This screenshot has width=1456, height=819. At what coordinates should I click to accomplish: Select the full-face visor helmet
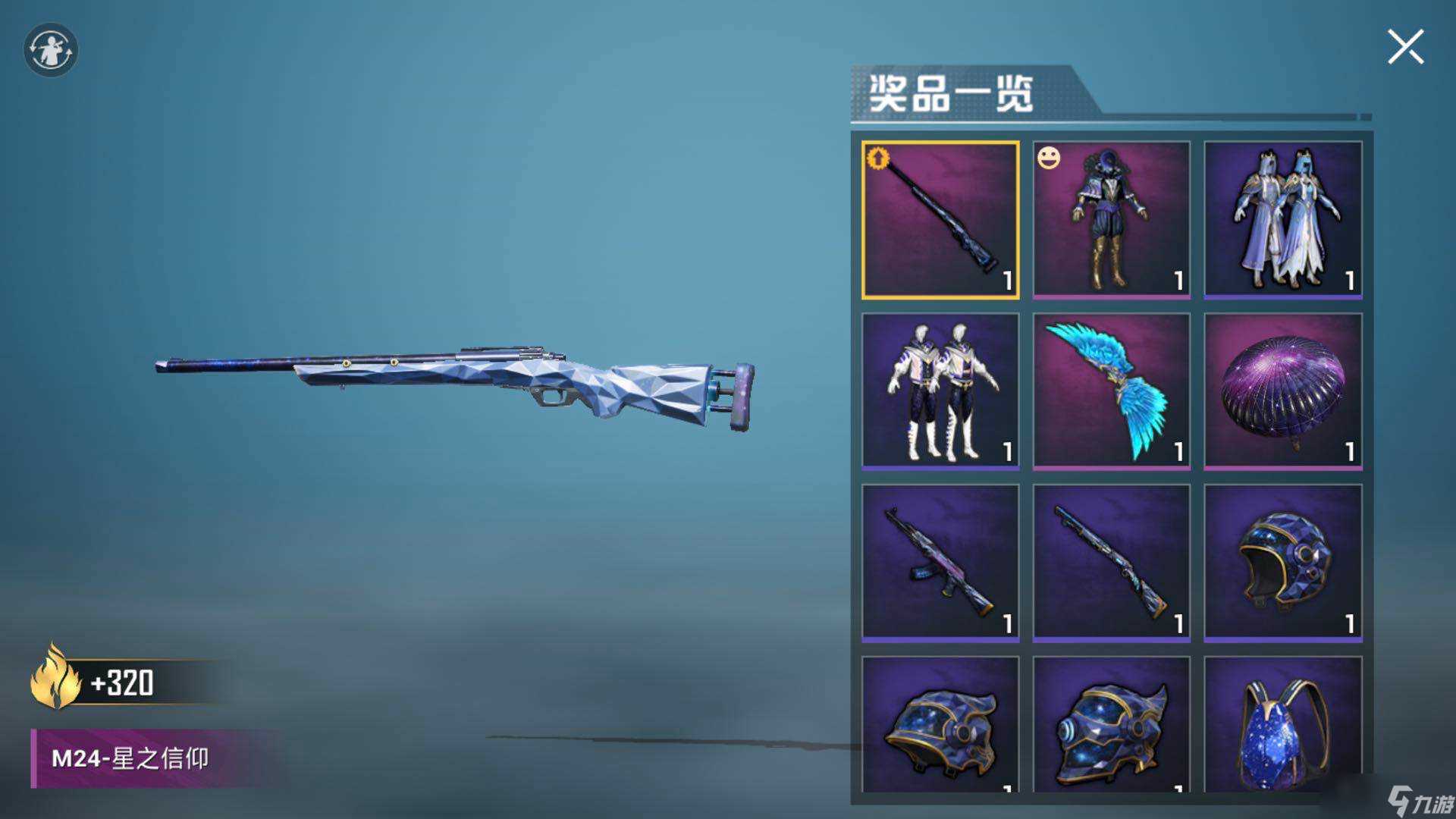[x=1112, y=726]
